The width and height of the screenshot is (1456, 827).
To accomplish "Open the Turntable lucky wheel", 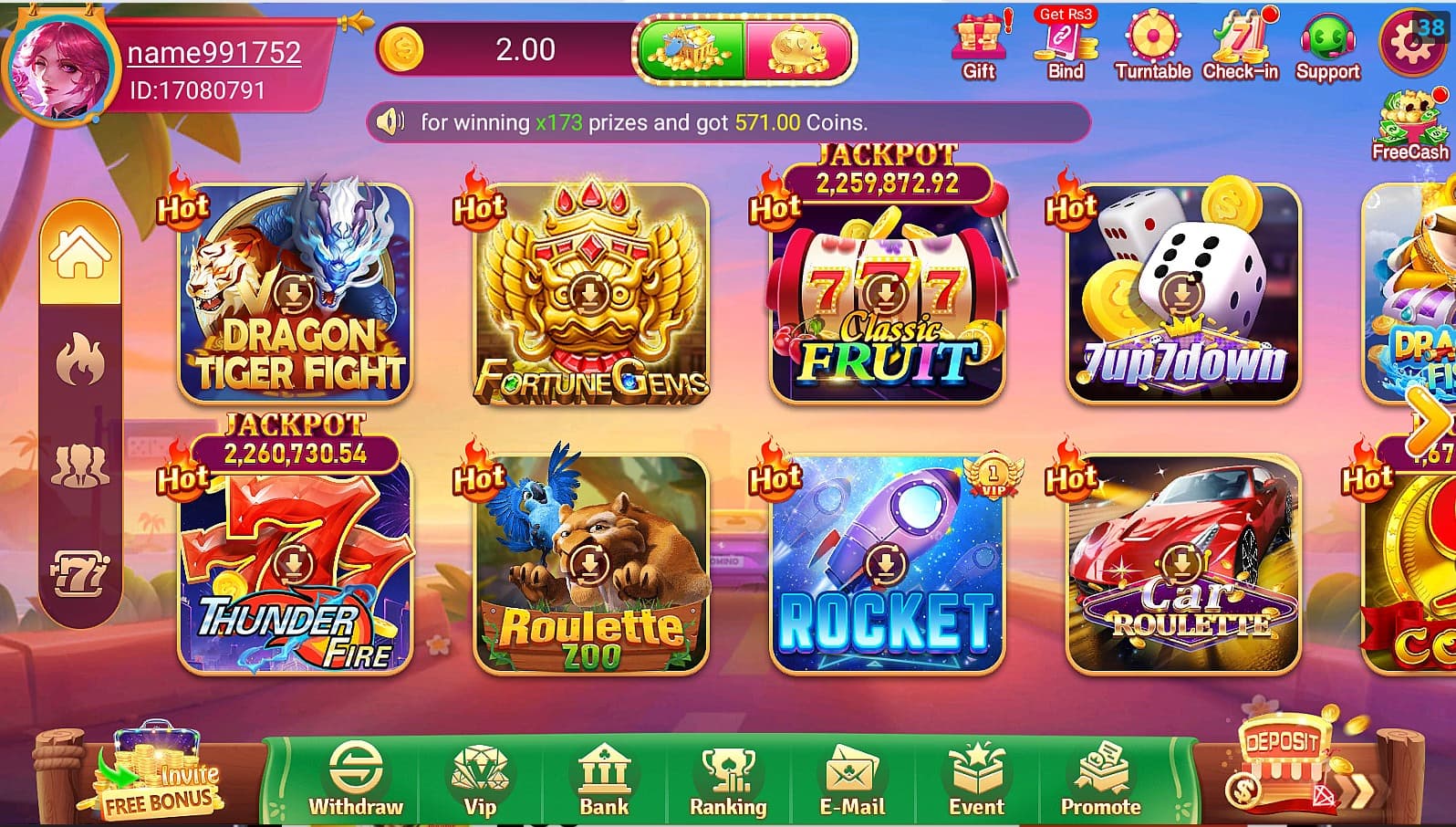I will [x=1152, y=41].
